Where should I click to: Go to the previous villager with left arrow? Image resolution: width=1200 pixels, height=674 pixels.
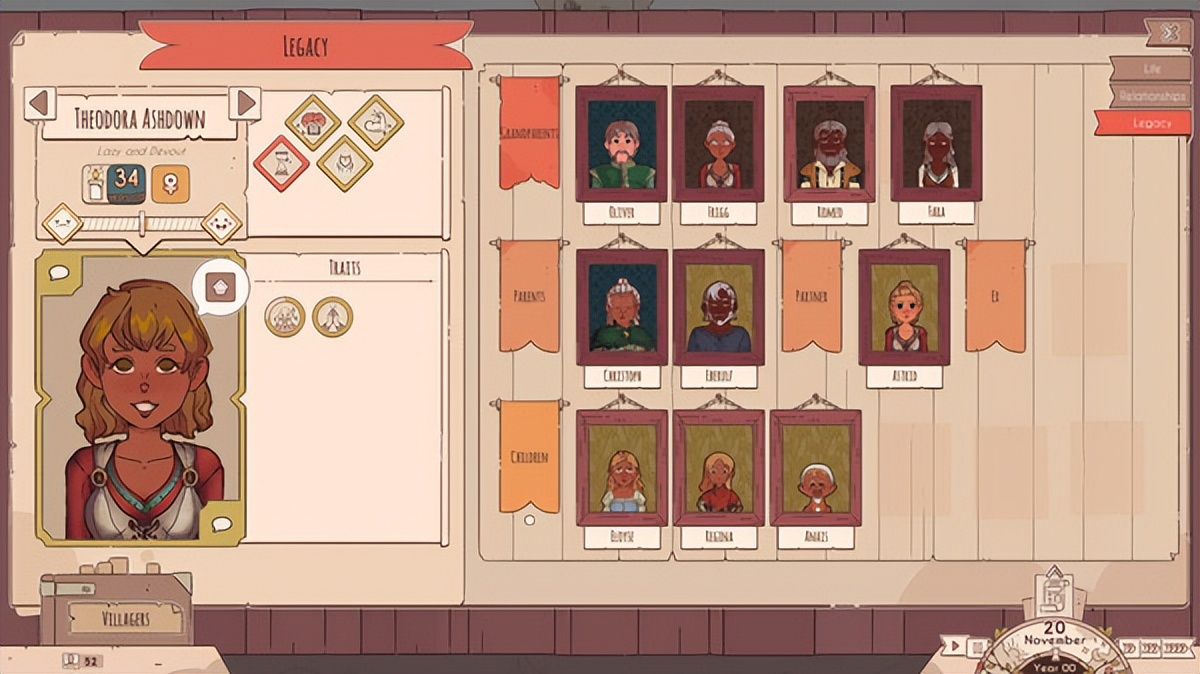click(40, 103)
